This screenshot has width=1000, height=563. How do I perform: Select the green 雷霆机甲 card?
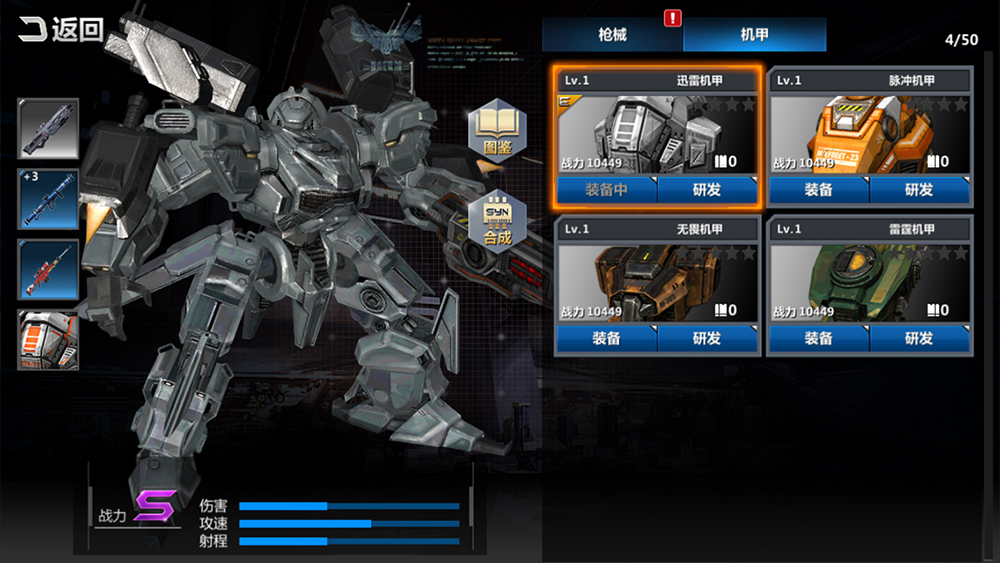point(870,283)
